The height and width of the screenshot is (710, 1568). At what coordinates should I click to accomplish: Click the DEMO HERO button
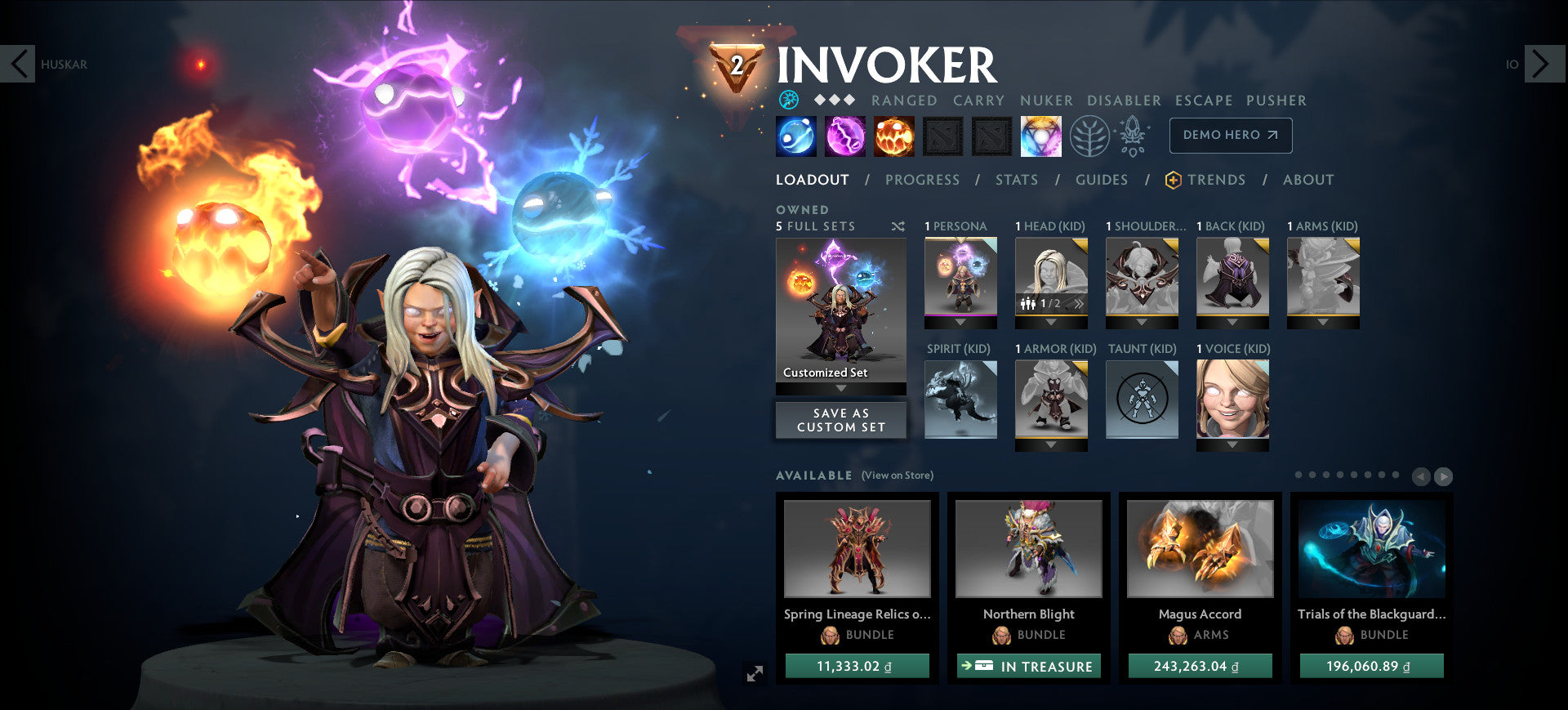1230,136
